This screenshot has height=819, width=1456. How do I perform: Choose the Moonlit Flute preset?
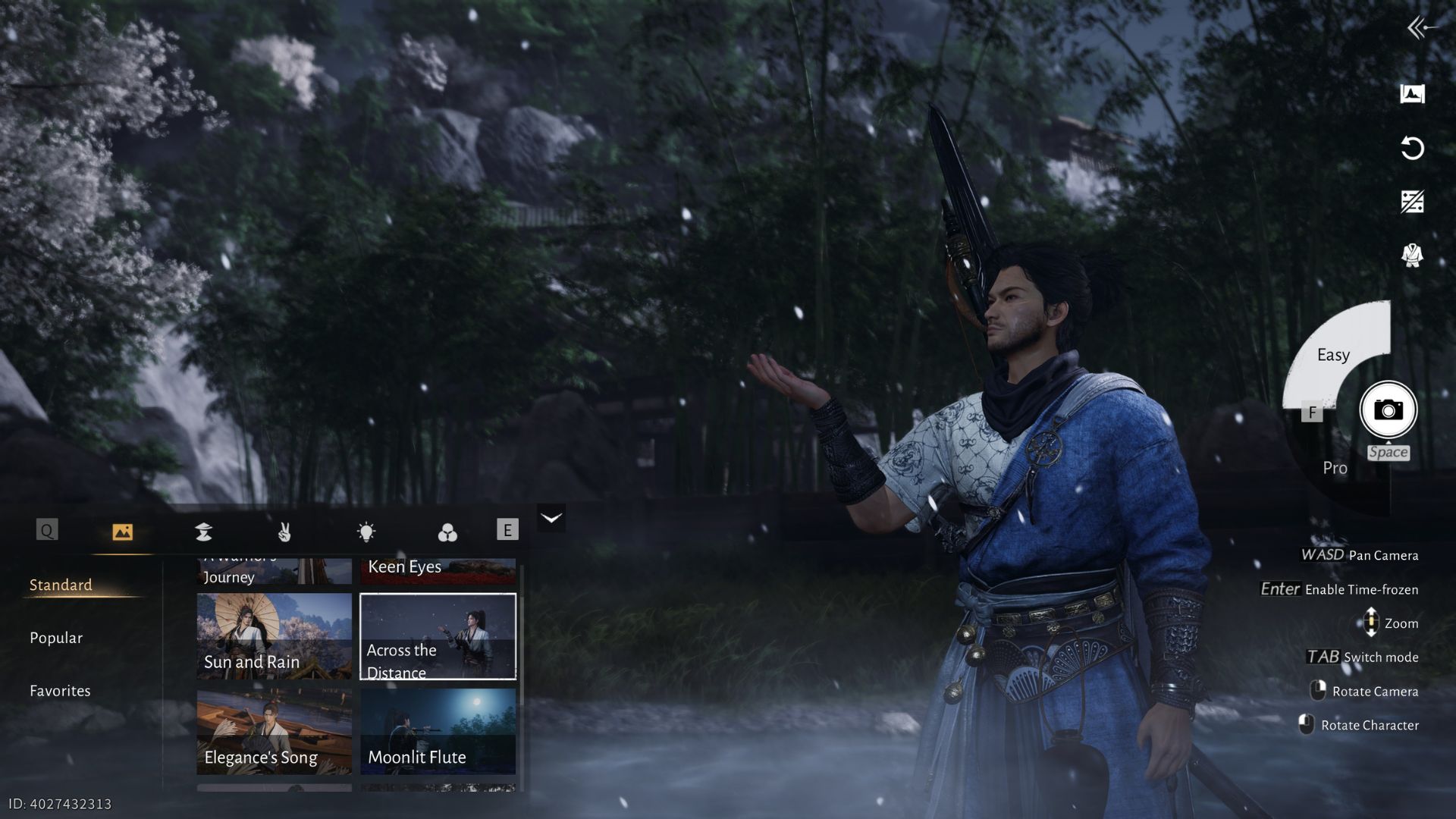(438, 731)
